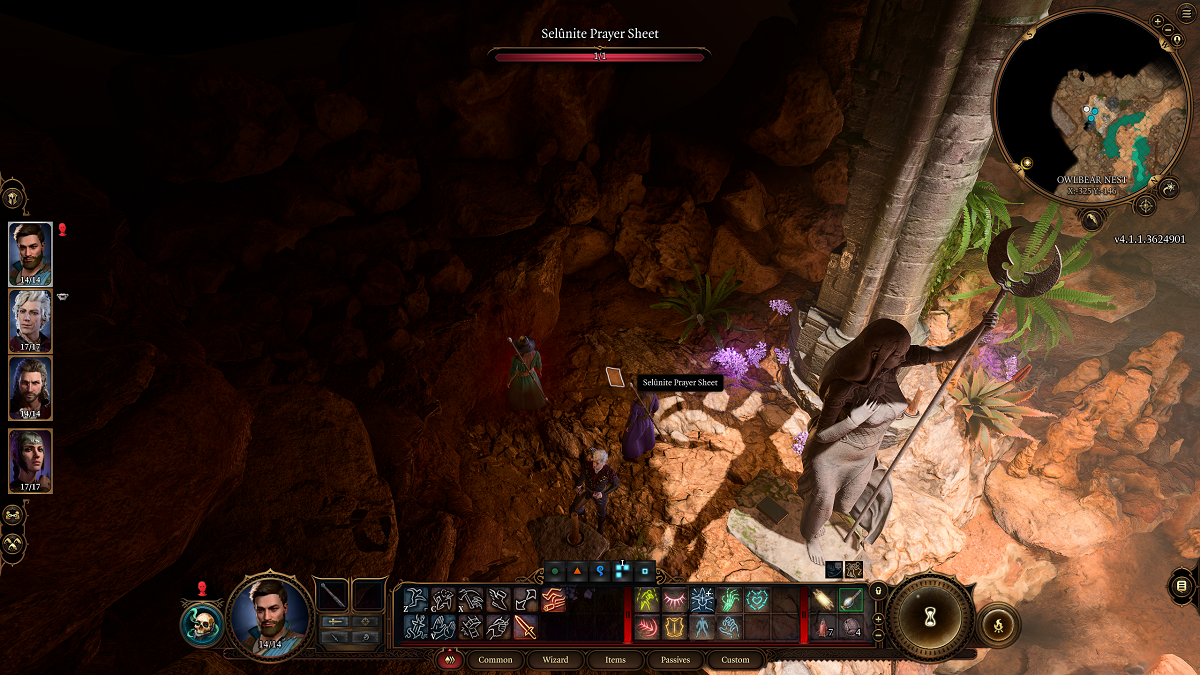Choose the long dark-haired man's party portrait

coord(30,388)
